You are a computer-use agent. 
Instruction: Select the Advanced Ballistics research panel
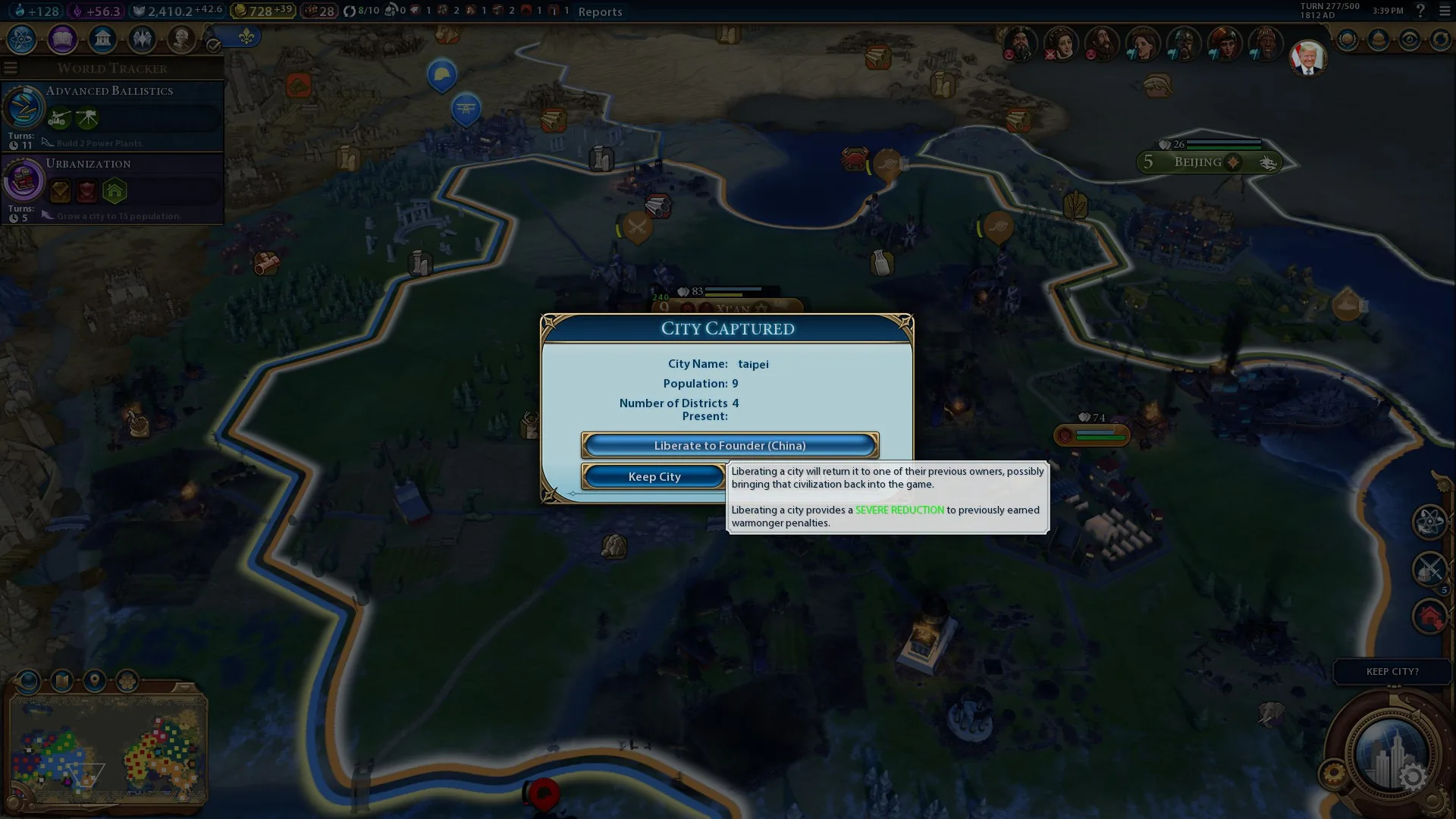tap(112, 115)
